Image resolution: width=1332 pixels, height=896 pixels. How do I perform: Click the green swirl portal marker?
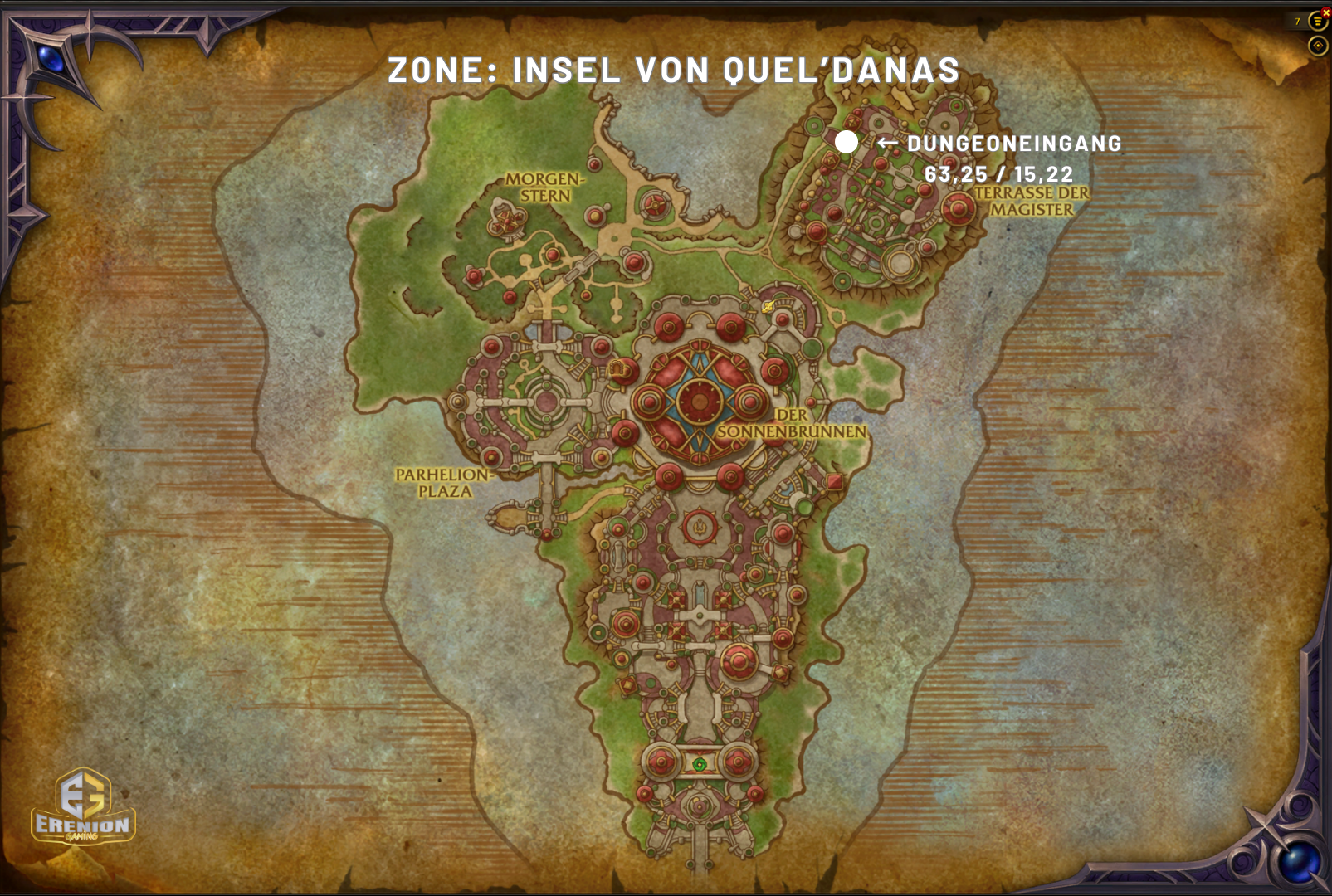click(700, 764)
